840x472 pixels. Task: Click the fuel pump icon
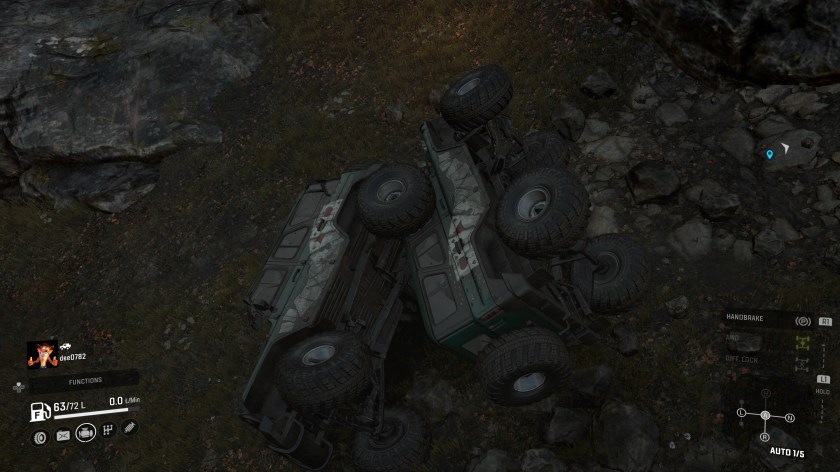39,410
